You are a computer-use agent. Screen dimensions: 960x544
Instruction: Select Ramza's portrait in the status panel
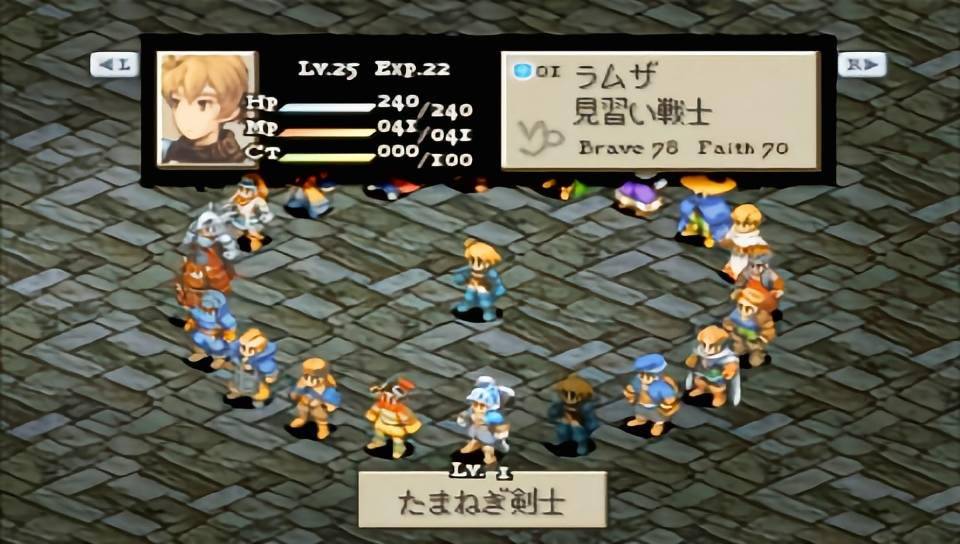pos(207,108)
